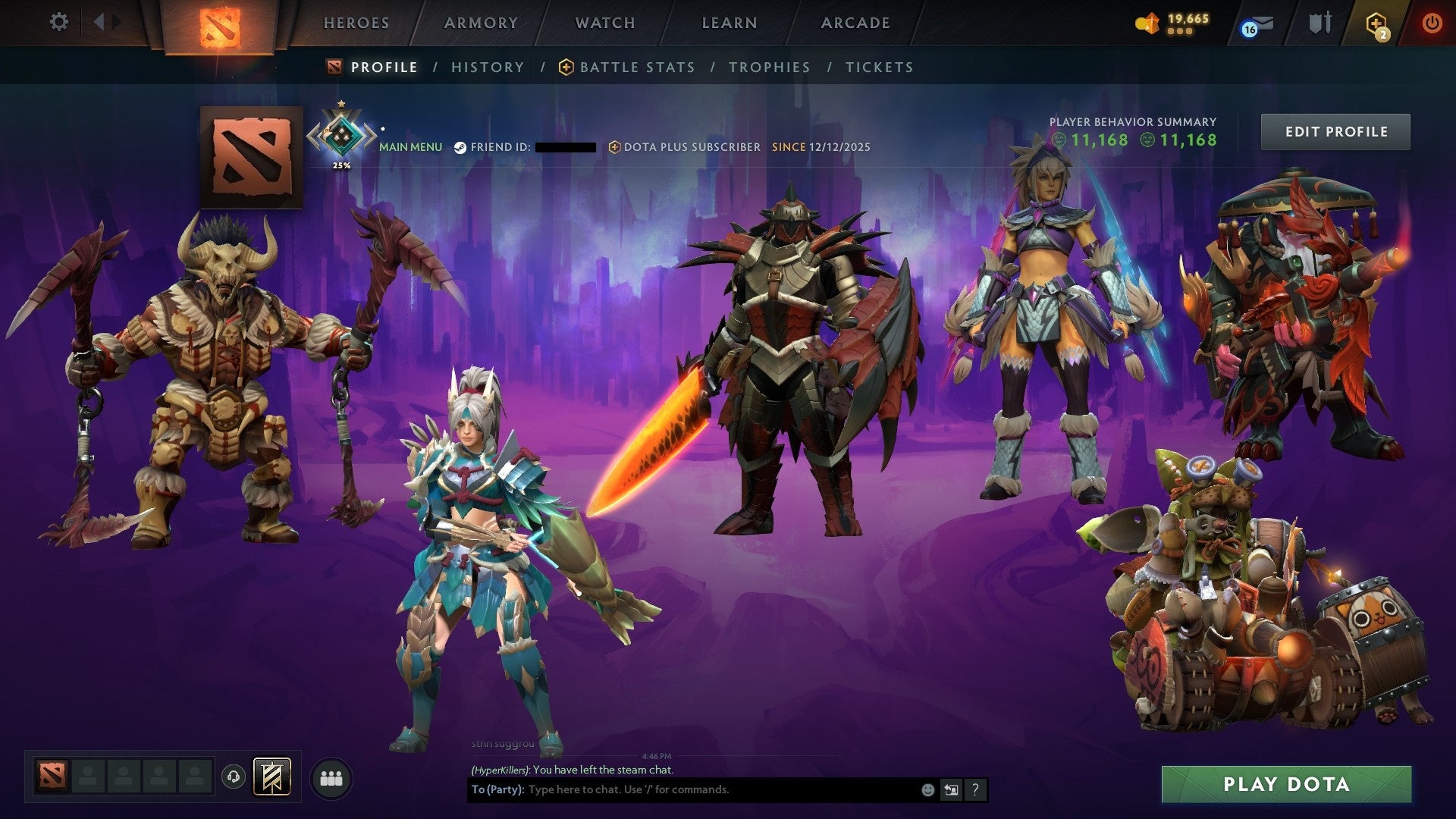1456x819 pixels.
Task: Open the chat help question mark icon
Action: [x=974, y=789]
